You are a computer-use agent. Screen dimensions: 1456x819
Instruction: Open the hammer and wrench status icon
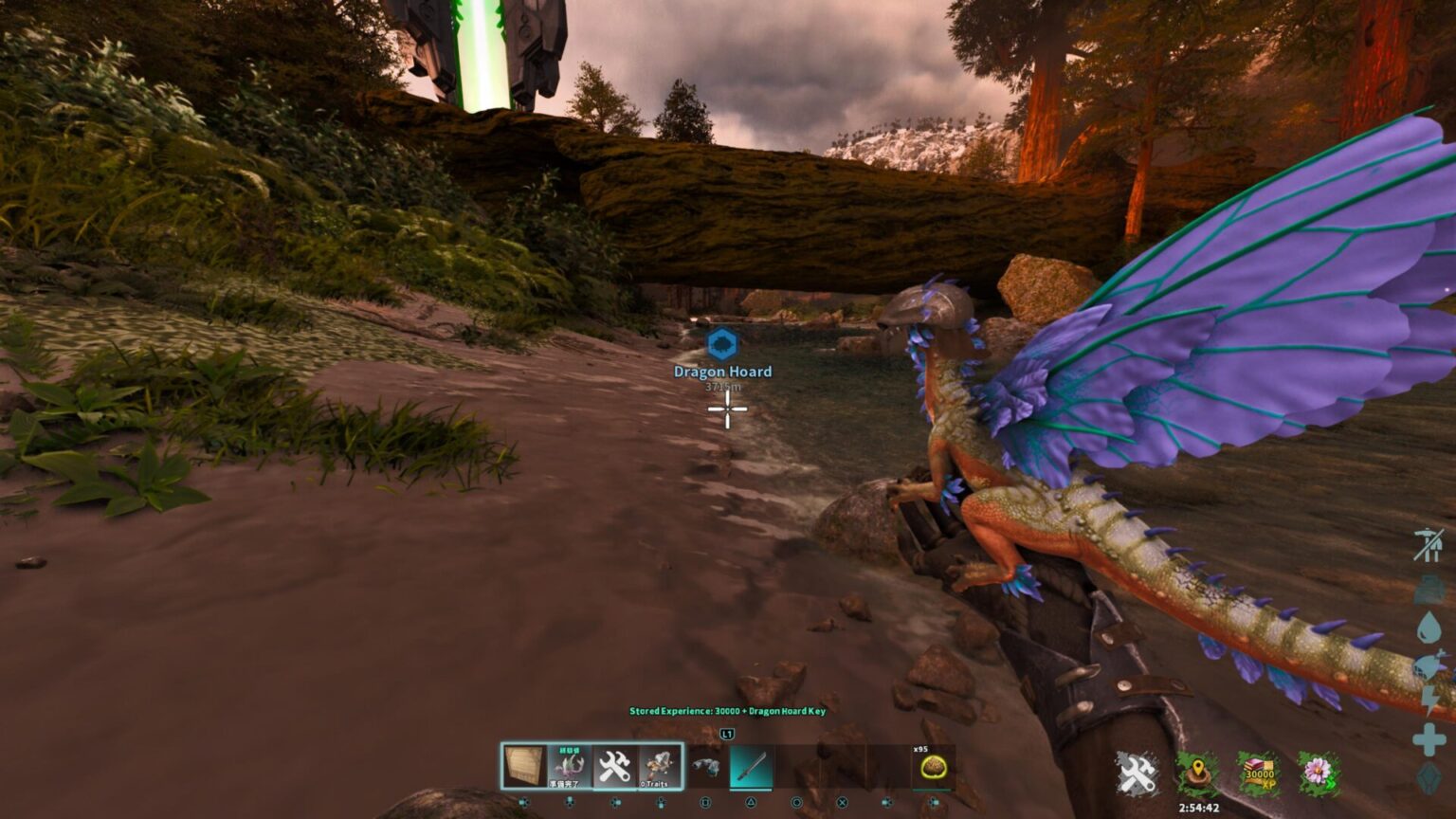click(x=1136, y=773)
